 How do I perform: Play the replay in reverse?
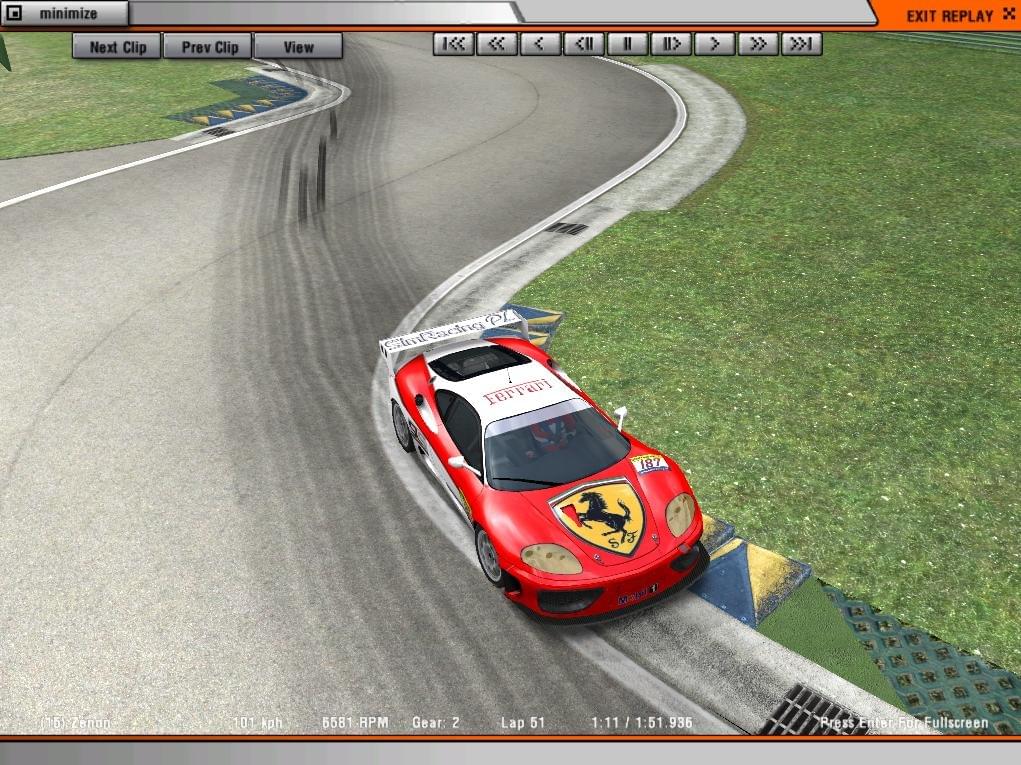[x=540, y=44]
